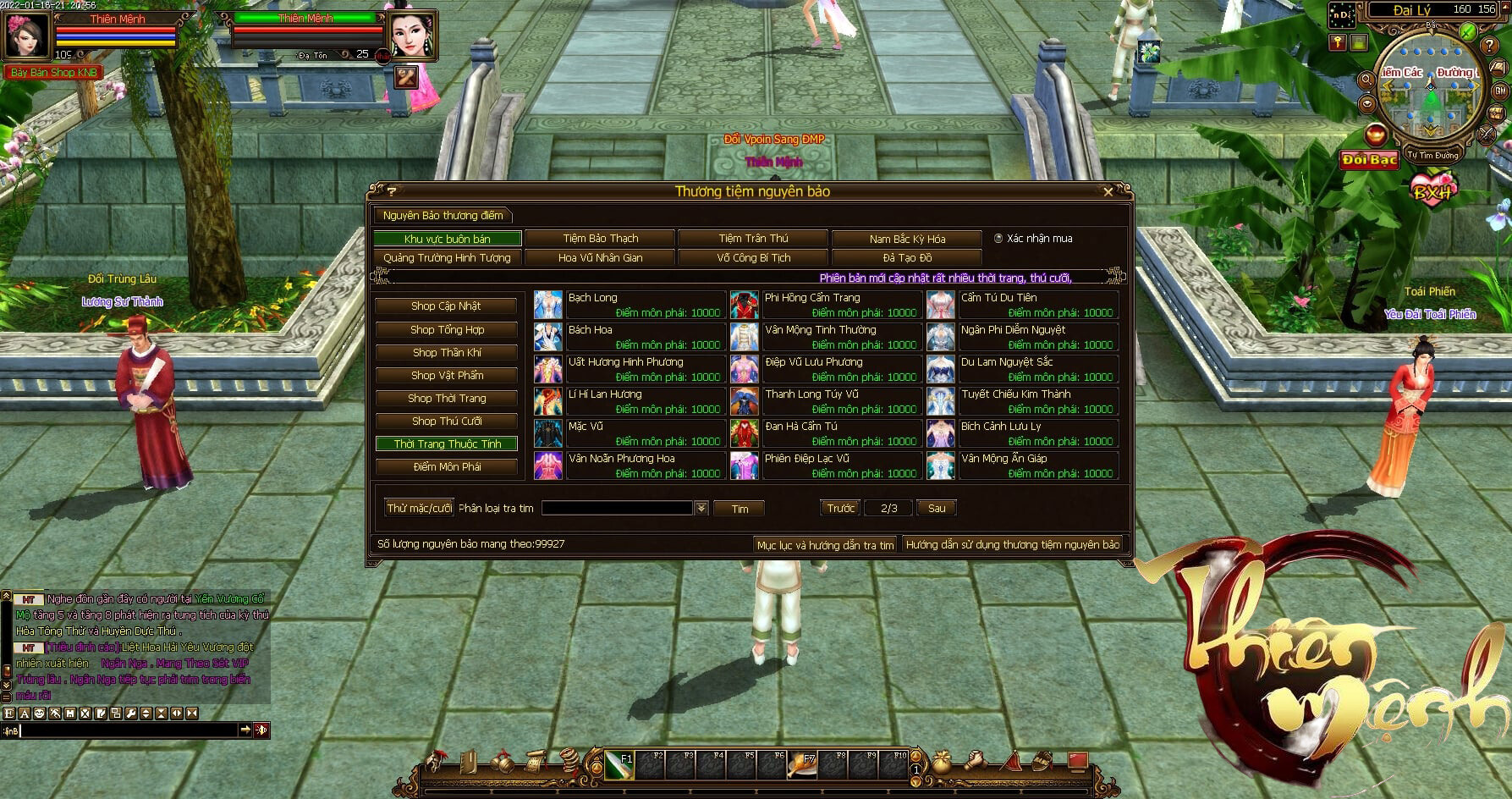Viewport: 1512px width, 799px height.
Task: Go to previous page with Trước
Action: coord(840,508)
